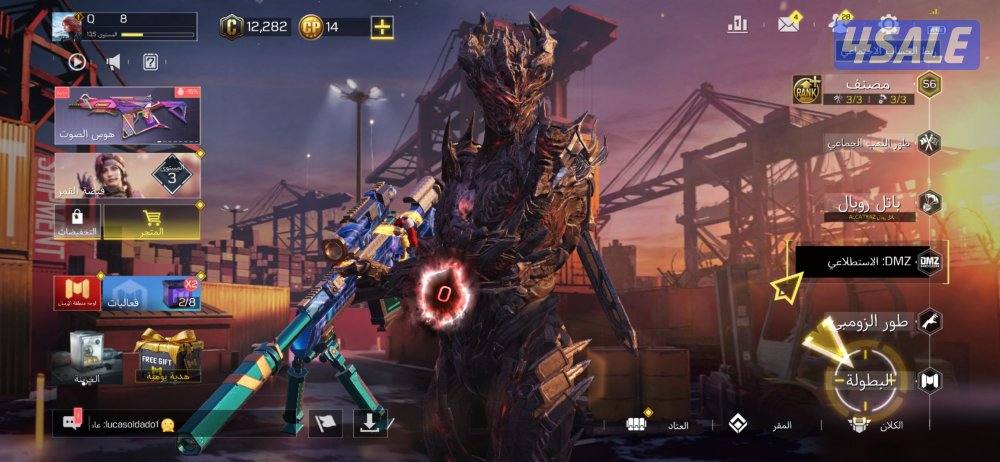
Task: Toggle the loudspeaker sound icon
Action: coord(113,62)
